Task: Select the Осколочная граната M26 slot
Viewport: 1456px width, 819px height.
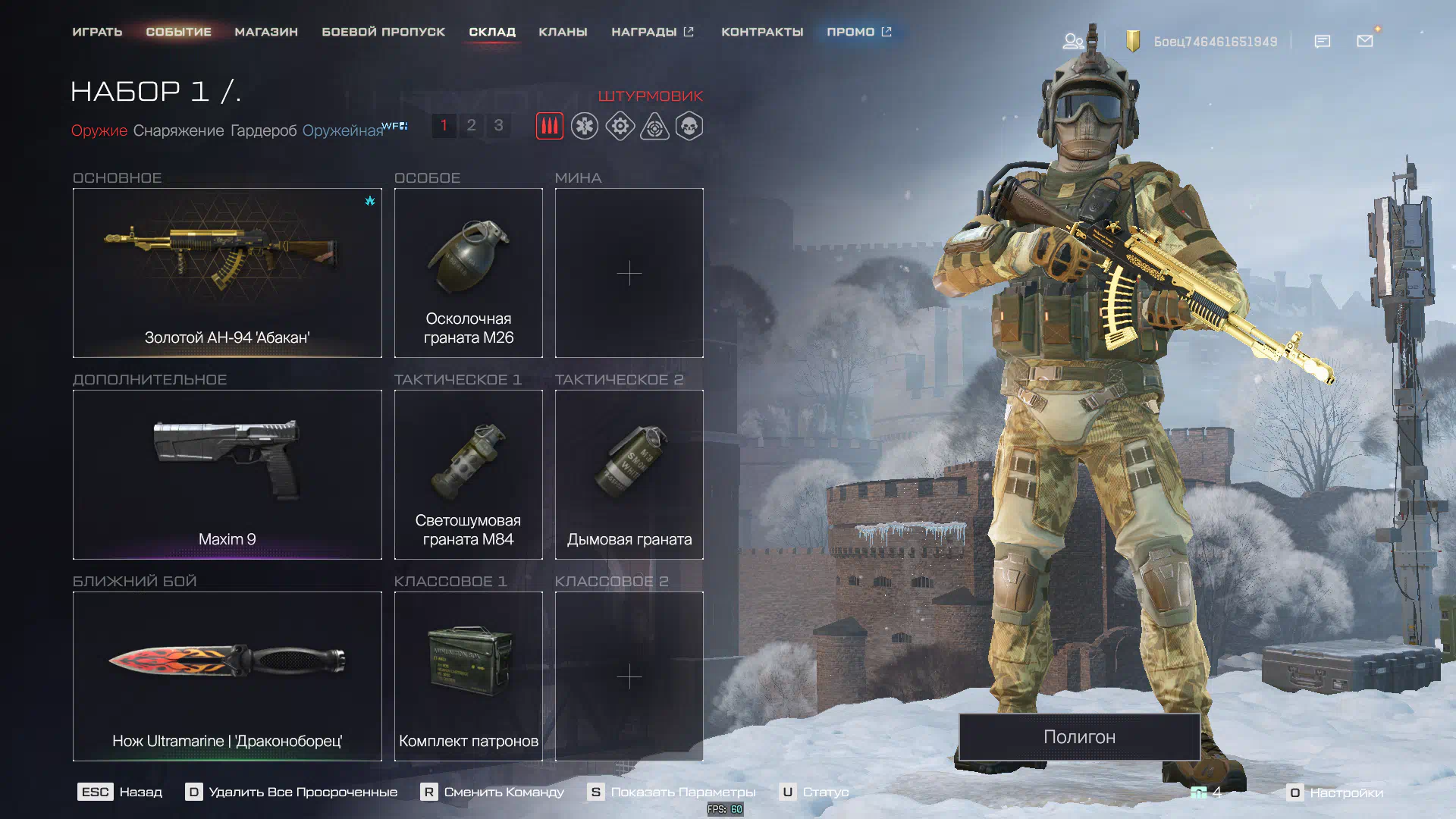Action: 468,273
